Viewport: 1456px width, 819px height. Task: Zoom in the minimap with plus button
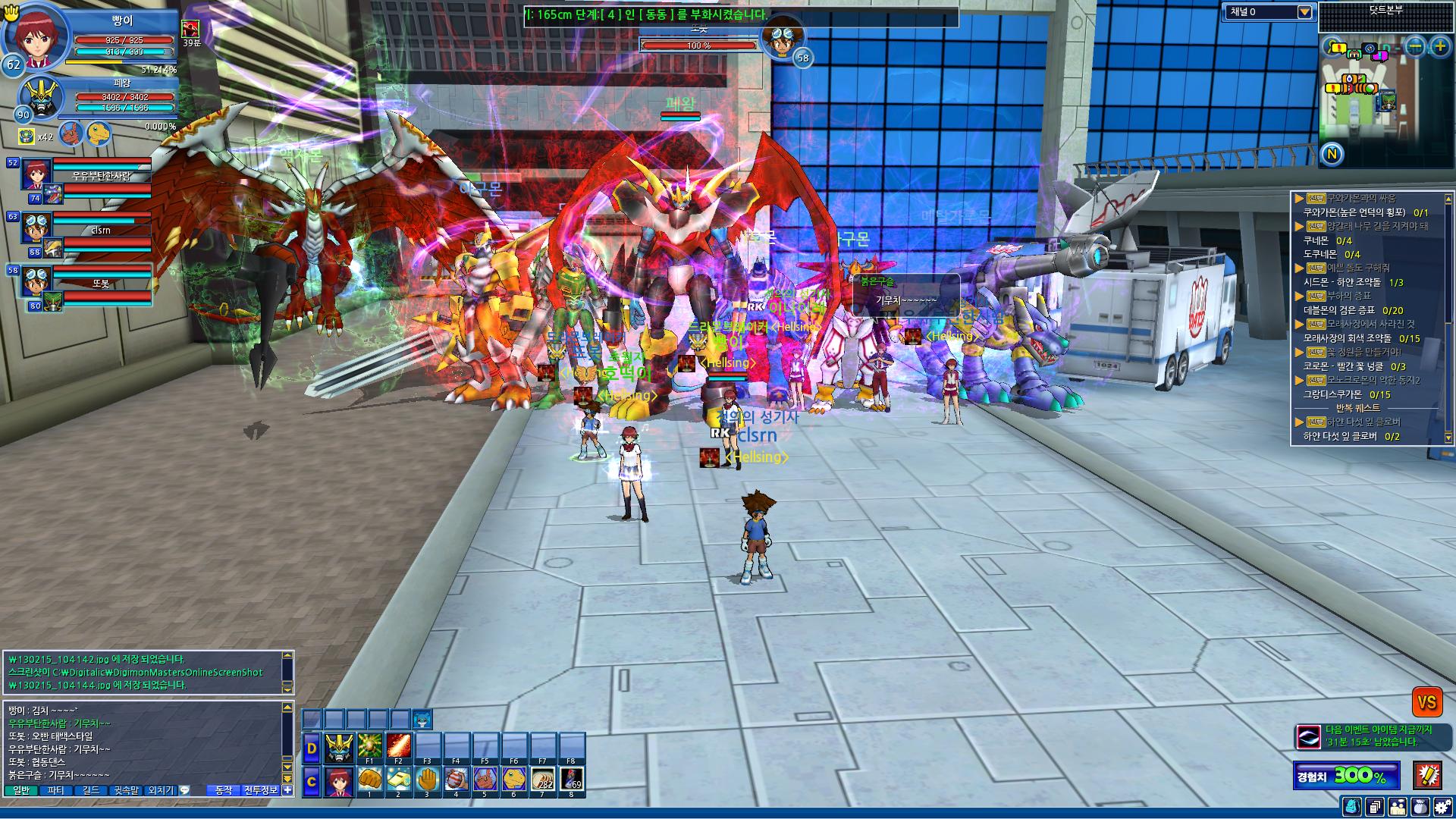[x=1439, y=47]
